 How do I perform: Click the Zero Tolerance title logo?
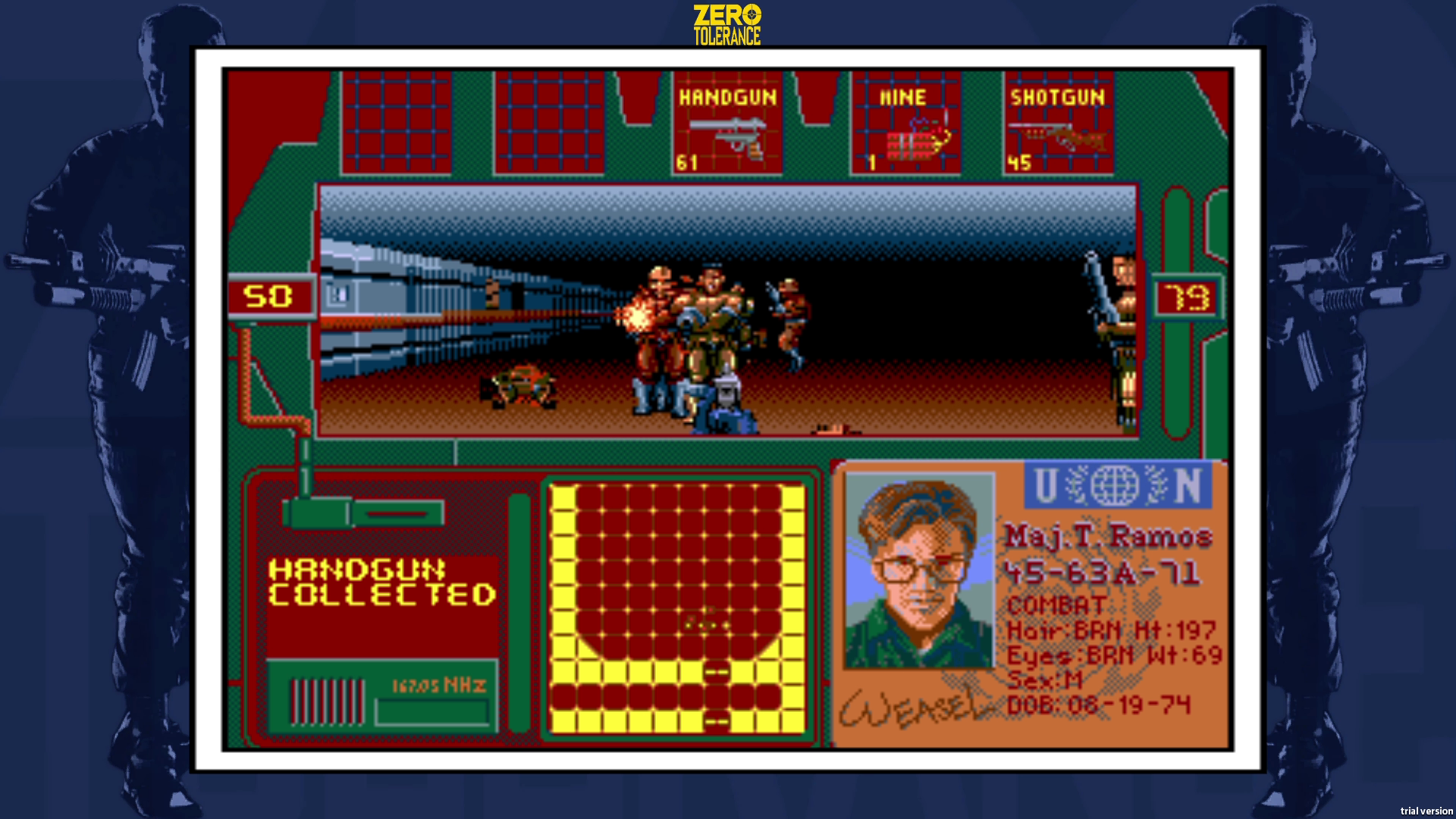726,20
